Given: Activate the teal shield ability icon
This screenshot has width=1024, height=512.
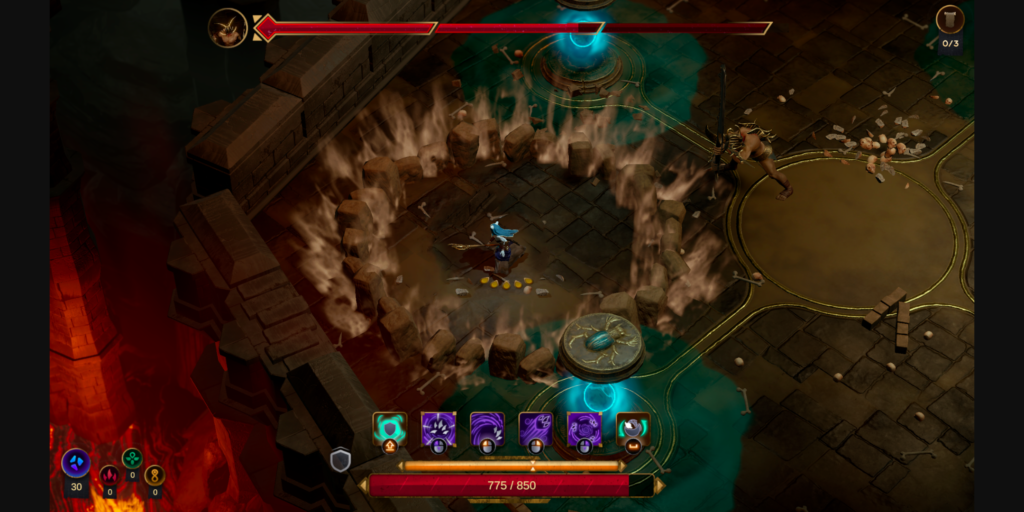Looking at the screenshot, I should (x=389, y=429).
